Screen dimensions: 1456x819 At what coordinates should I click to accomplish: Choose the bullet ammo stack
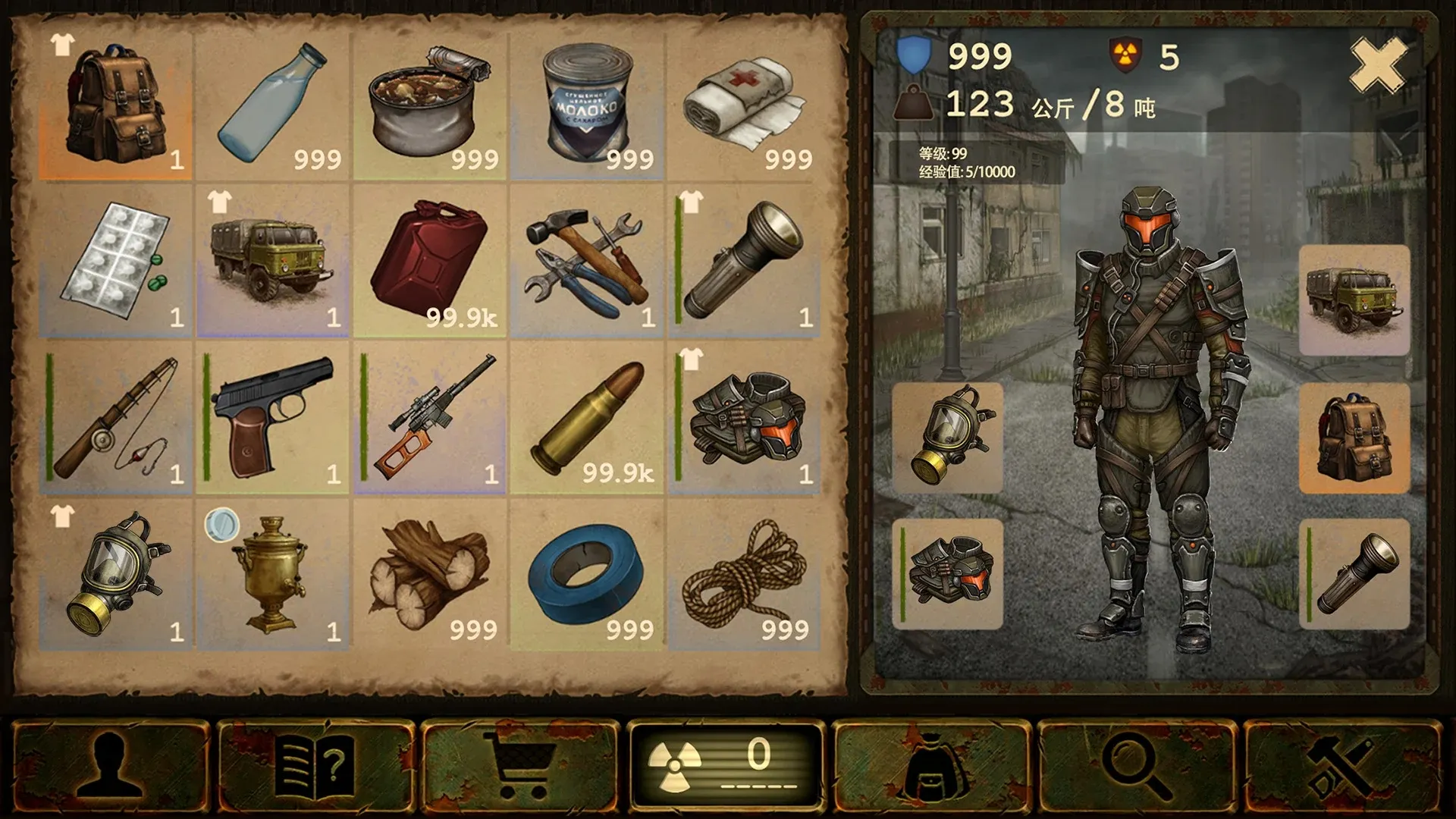click(587, 419)
